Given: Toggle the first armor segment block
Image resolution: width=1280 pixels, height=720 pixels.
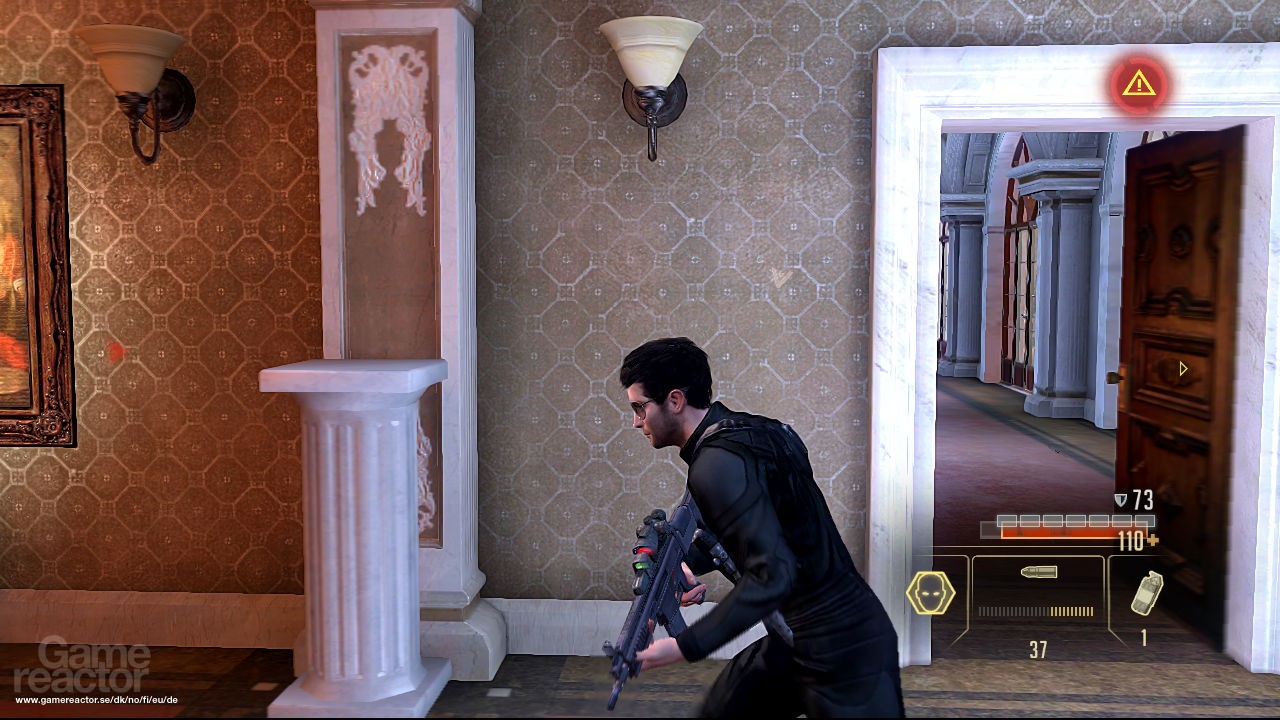Looking at the screenshot, I should click(x=1008, y=518).
